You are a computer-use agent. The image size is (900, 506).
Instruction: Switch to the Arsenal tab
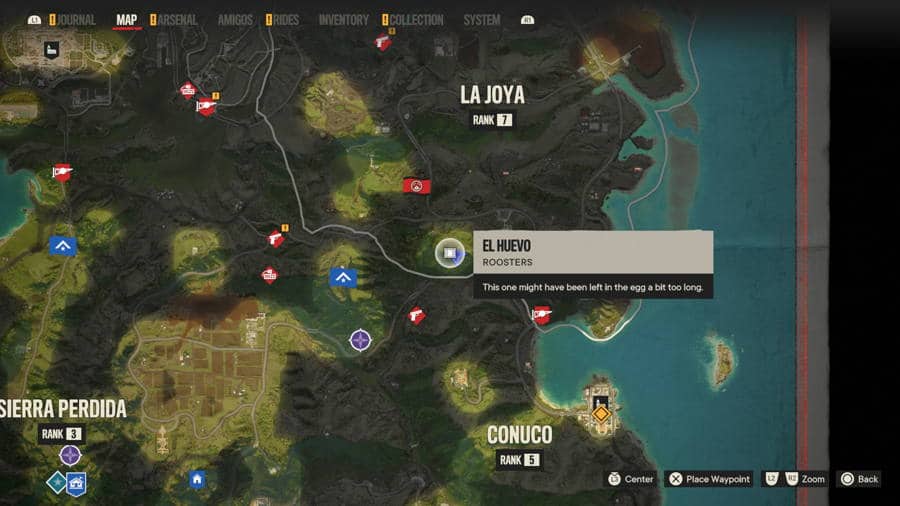coord(178,20)
